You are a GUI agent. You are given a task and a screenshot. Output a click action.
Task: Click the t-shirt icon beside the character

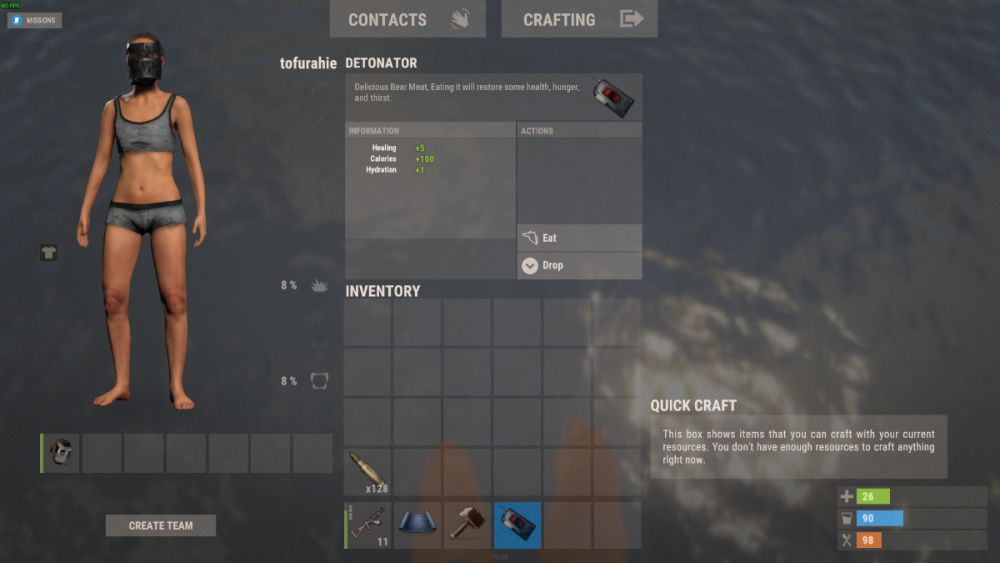click(48, 252)
